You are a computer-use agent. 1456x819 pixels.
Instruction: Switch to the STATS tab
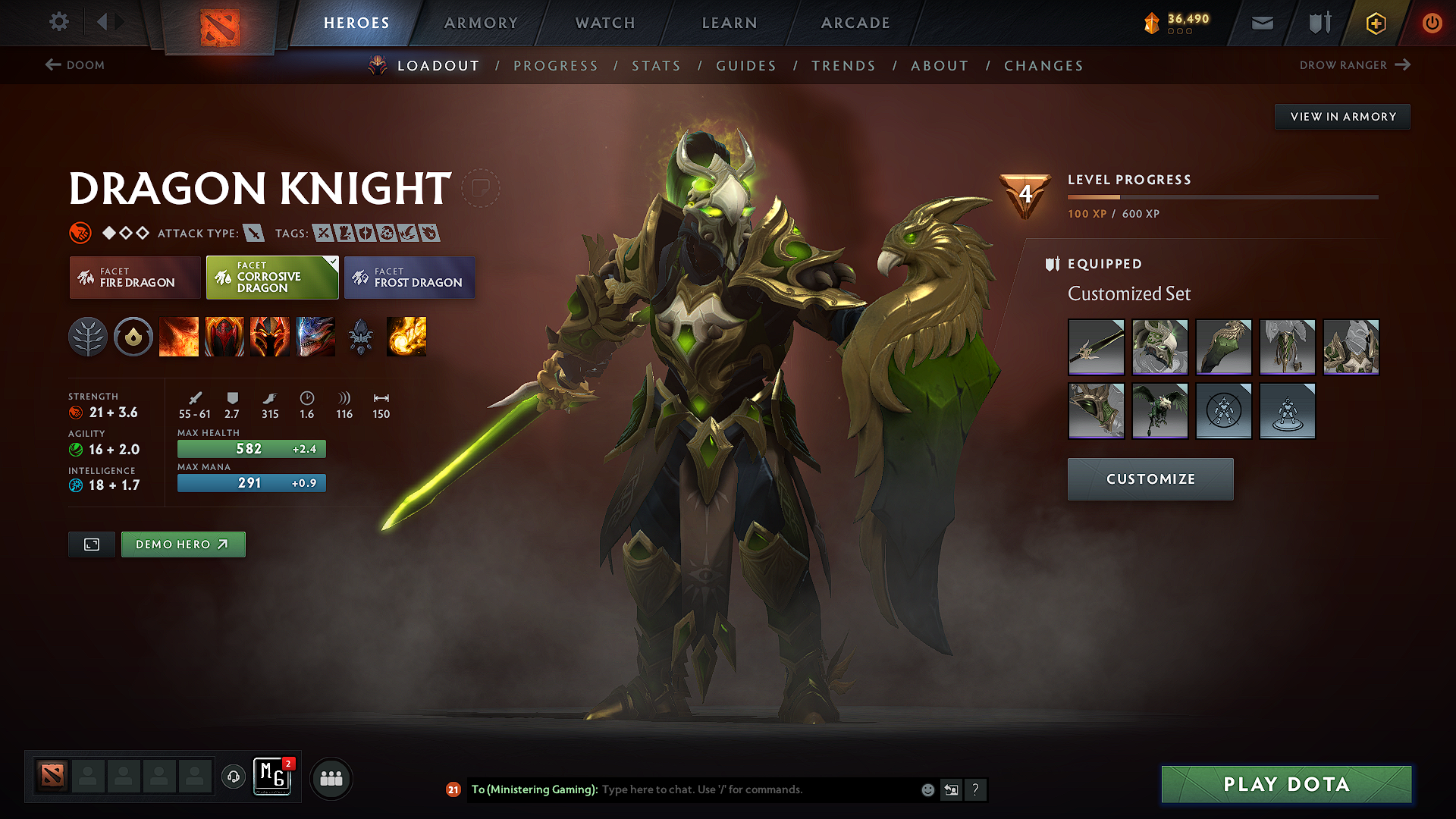(657, 66)
